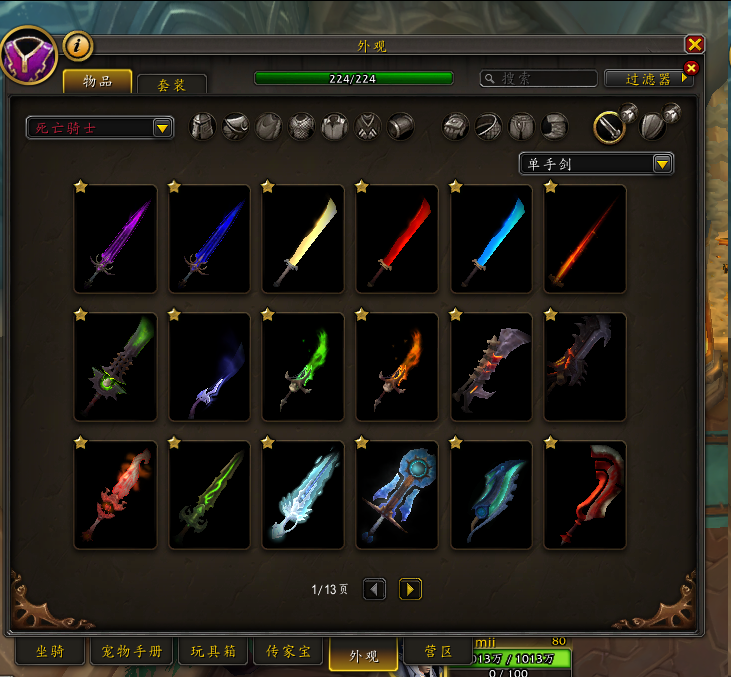Open the 单手剑 weapon type dropdown
The width and height of the screenshot is (731, 677).
[x=596, y=164]
